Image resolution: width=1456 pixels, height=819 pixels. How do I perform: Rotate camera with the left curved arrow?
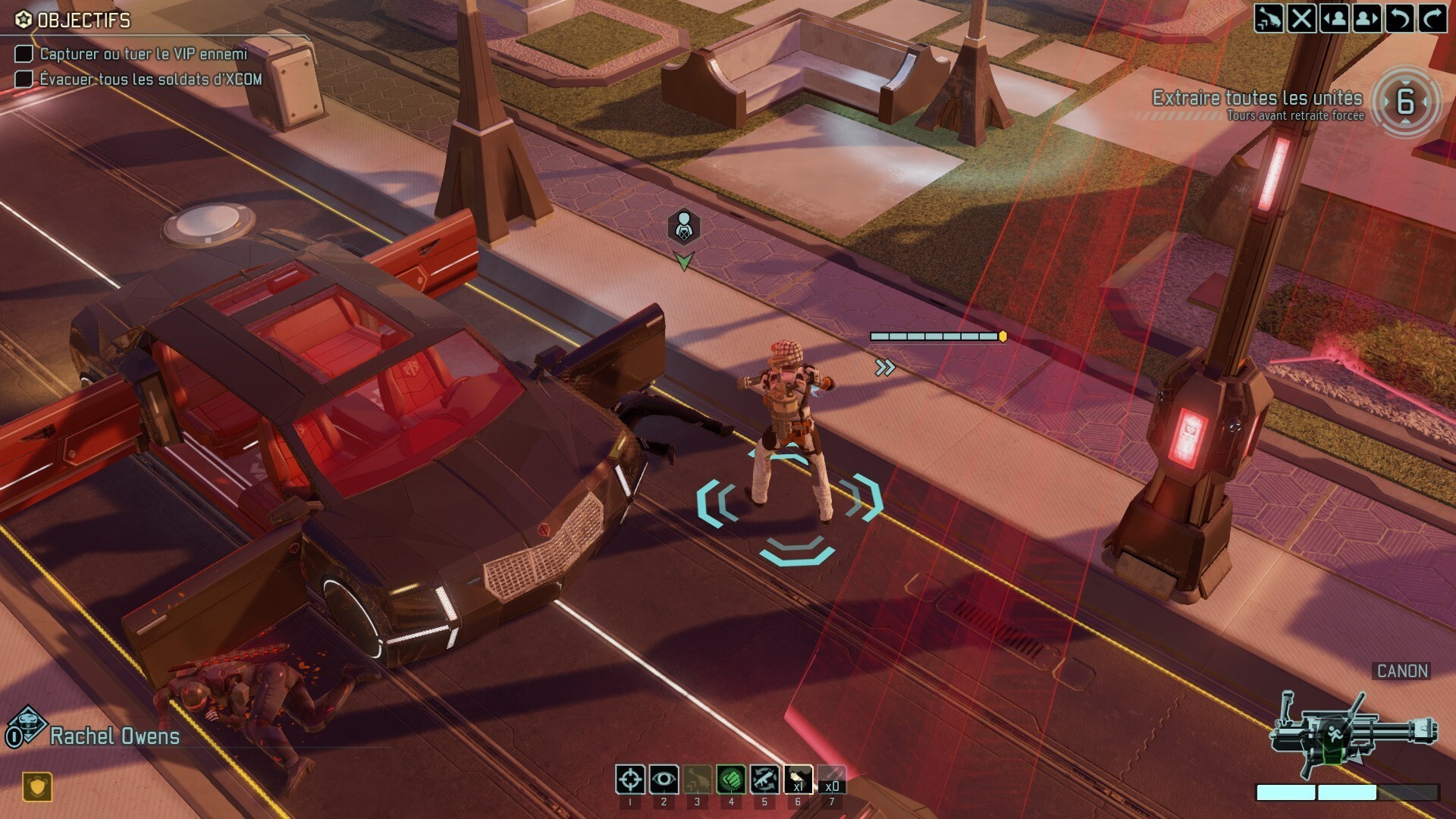[1399, 18]
